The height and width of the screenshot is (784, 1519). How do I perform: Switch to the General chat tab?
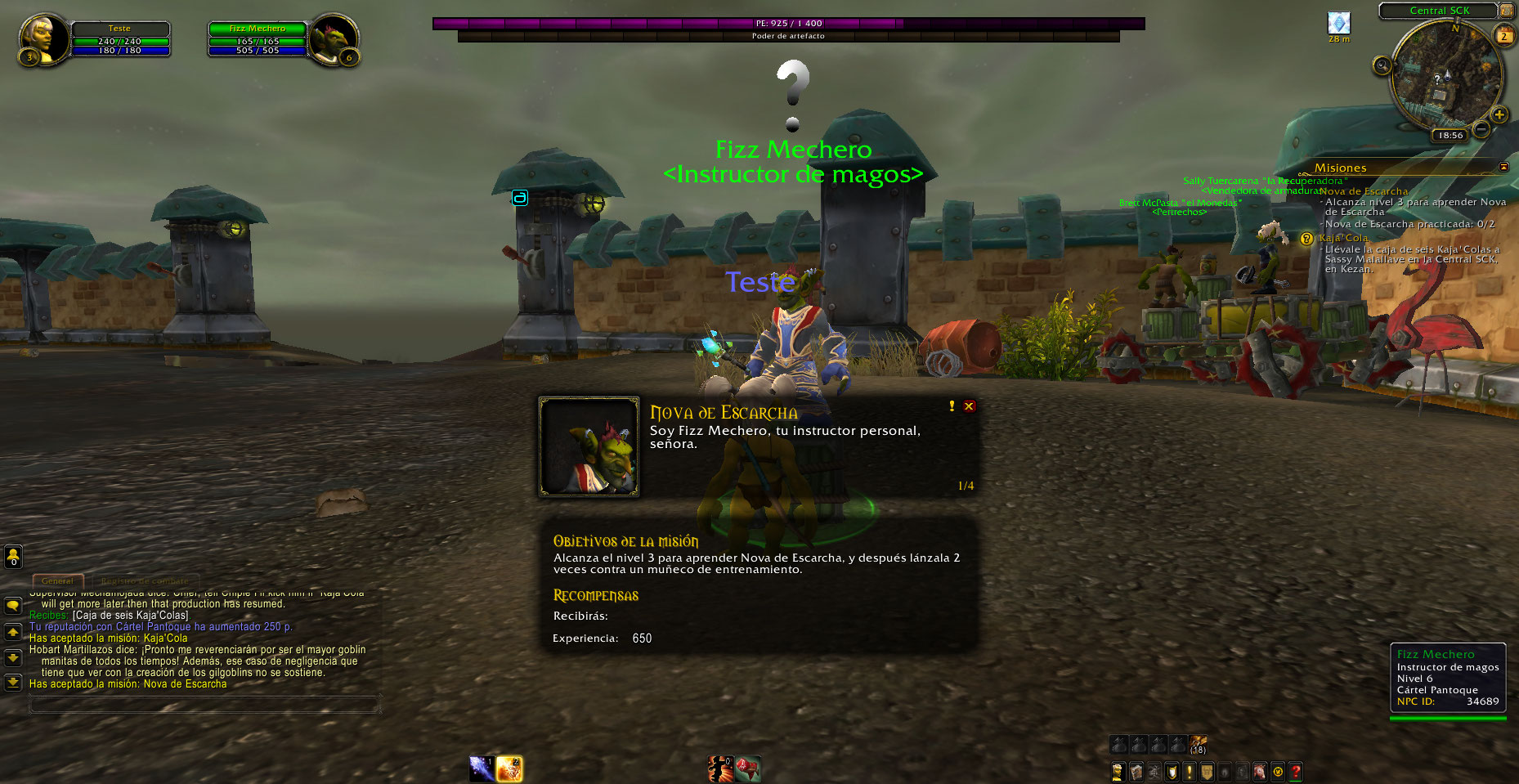tap(57, 581)
